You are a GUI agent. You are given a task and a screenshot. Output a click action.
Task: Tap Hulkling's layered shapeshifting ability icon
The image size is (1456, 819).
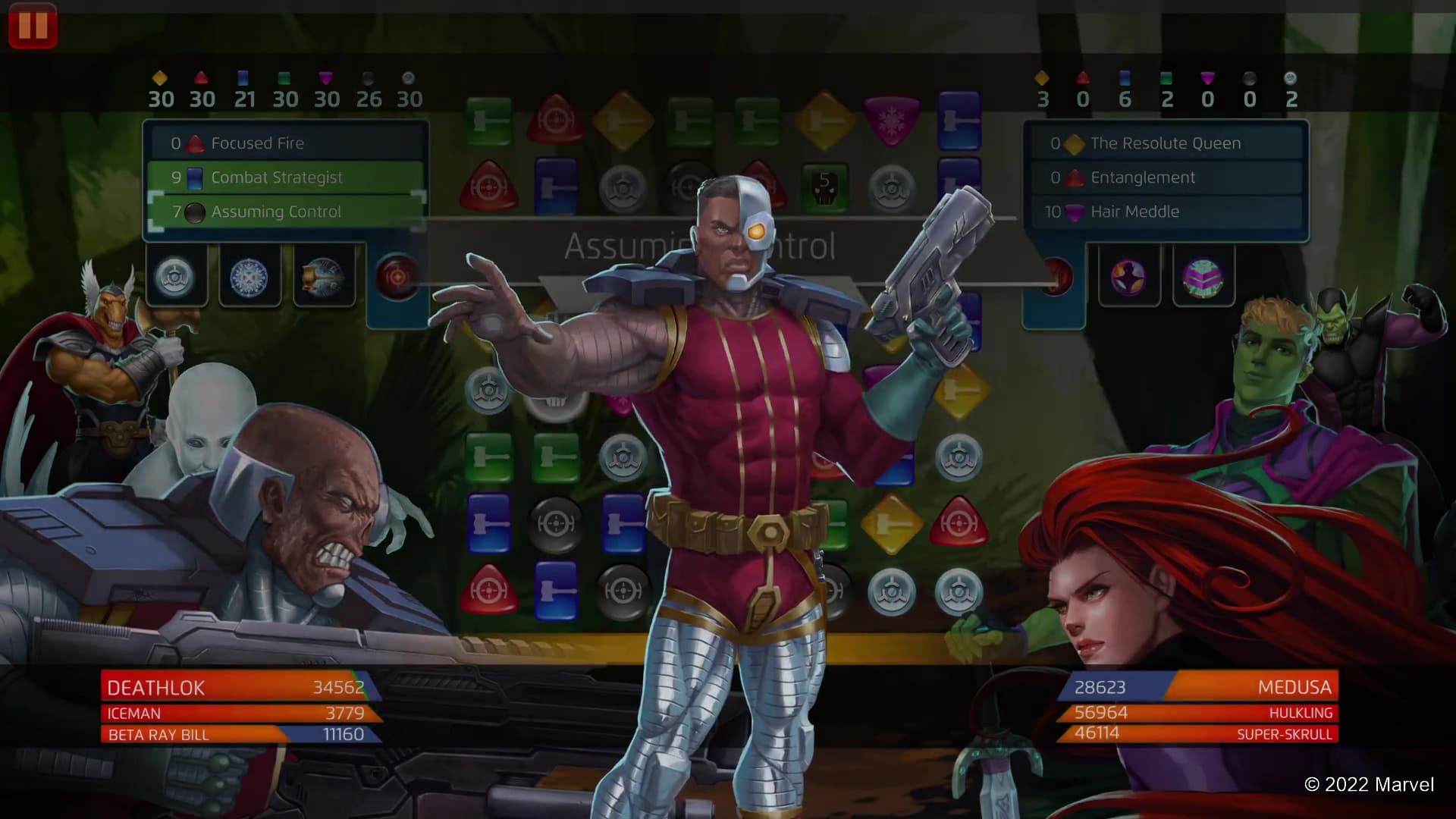[x=1205, y=277]
